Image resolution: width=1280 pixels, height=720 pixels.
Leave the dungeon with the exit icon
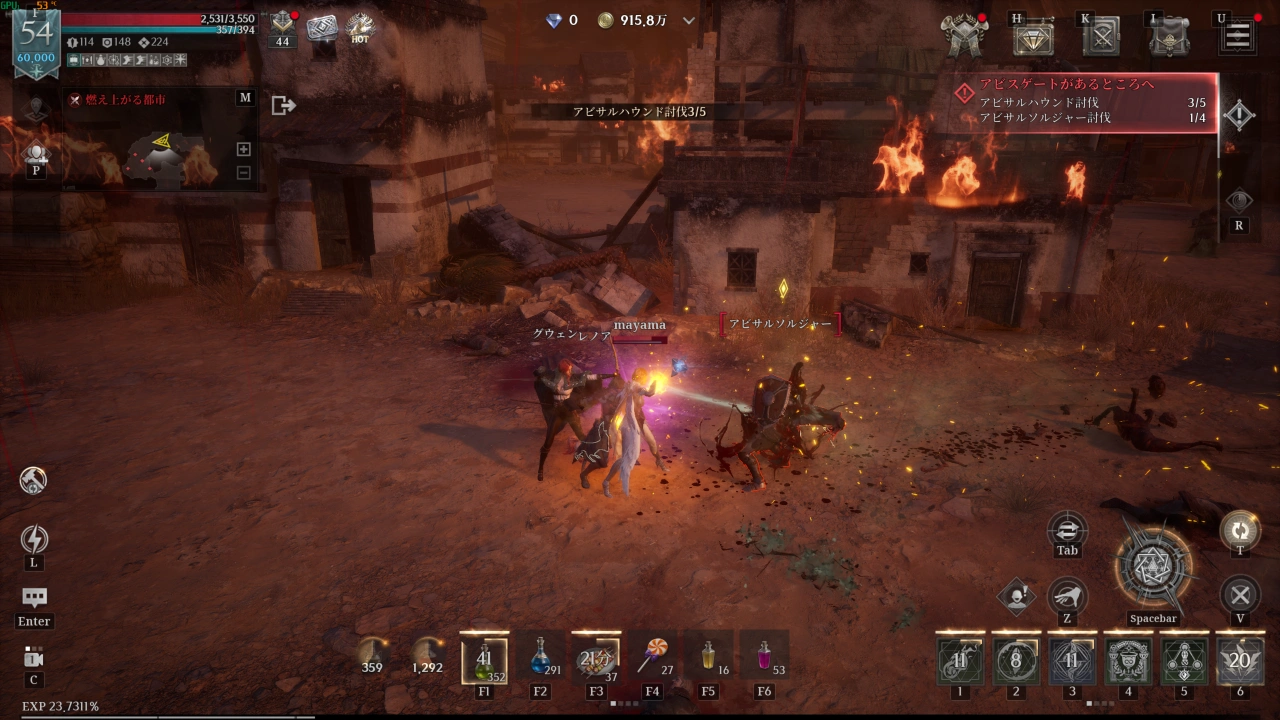click(283, 105)
